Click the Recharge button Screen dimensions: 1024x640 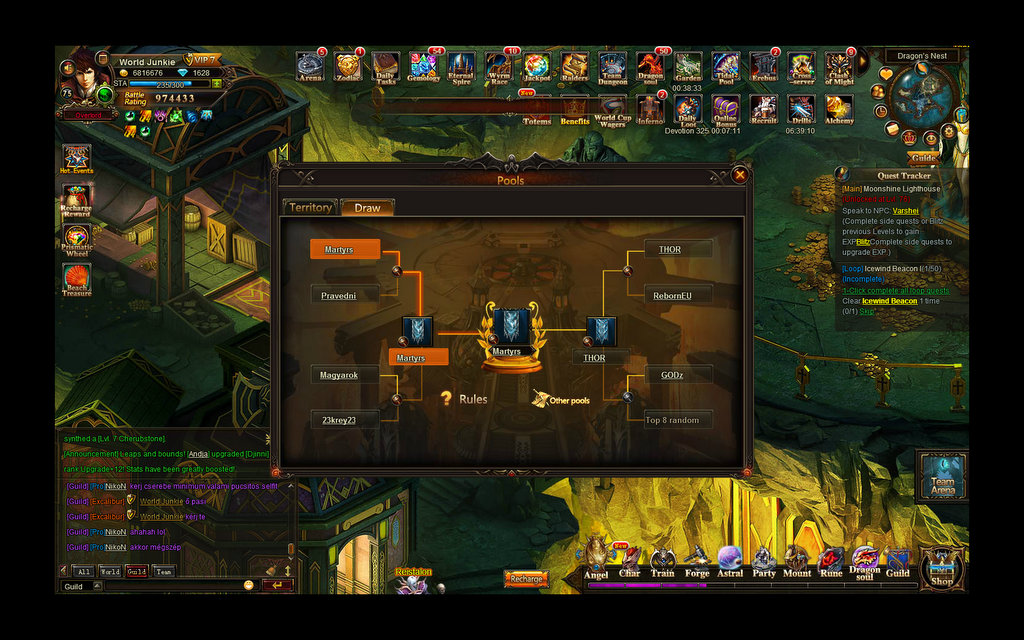point(526,579)
